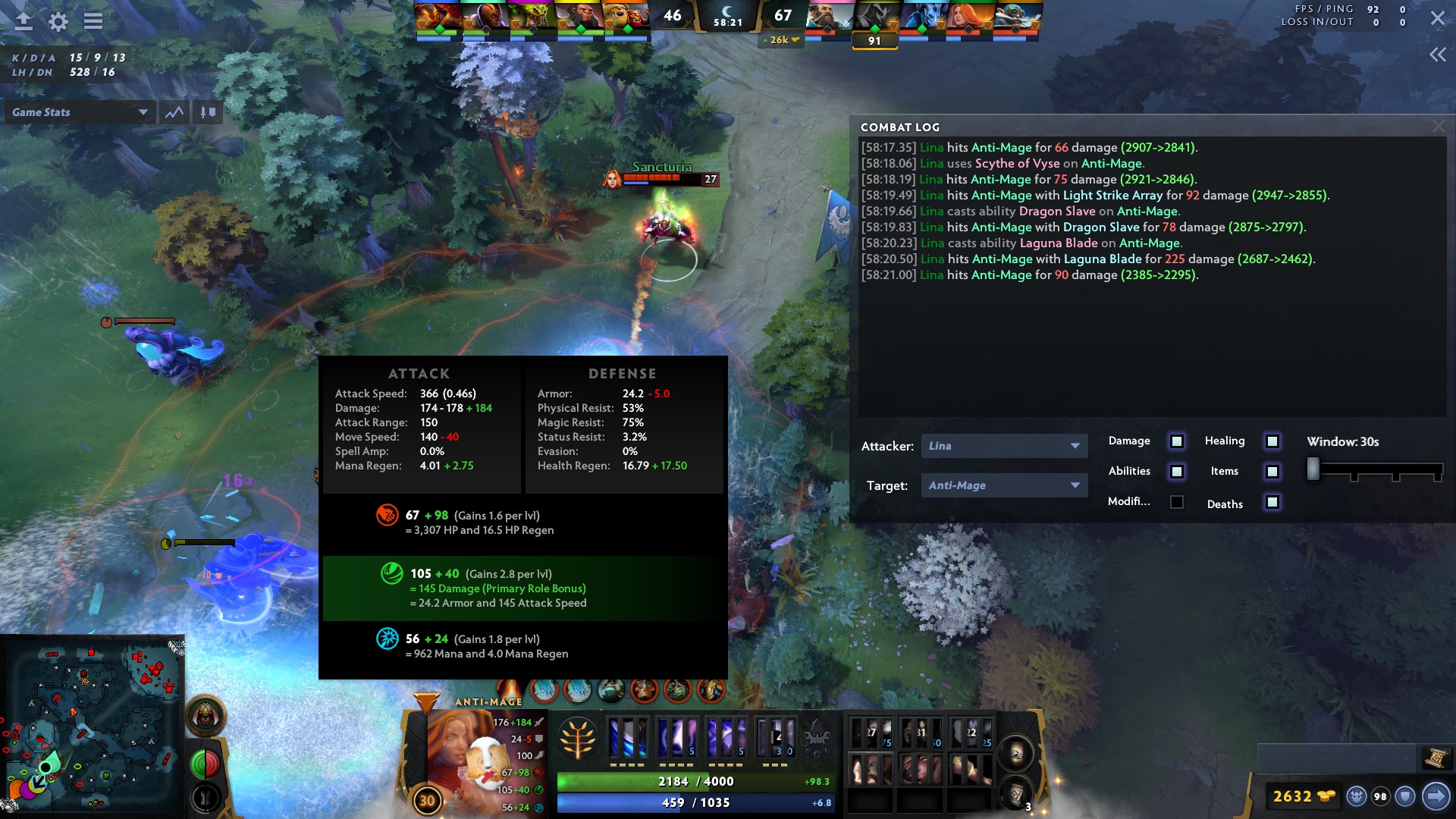Select Lina's strength attribute icon
Image resolution: width=1456 pixels, height=819 pixels.
point(387,514)
